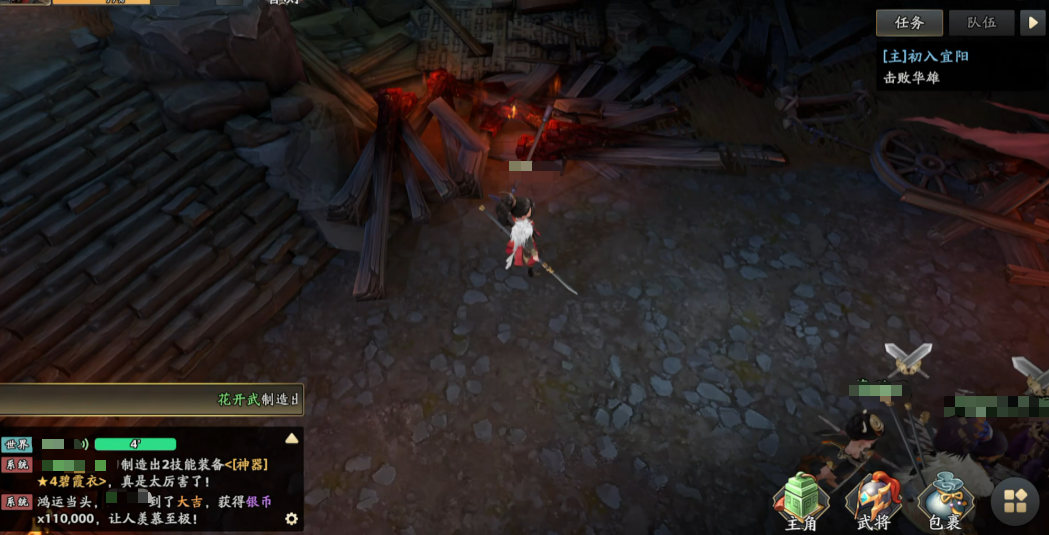This screenshot has width=1049, height=535.
Task: Switch to the 队伍 team tab
Action: [981, 23]
